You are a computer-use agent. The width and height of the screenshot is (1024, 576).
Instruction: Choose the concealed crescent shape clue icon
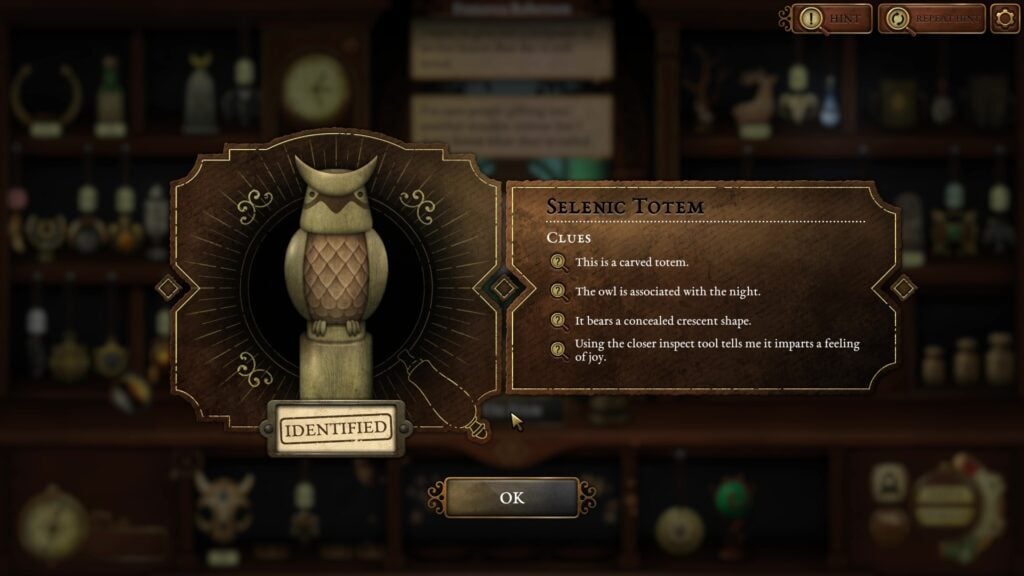pos(558,321)
